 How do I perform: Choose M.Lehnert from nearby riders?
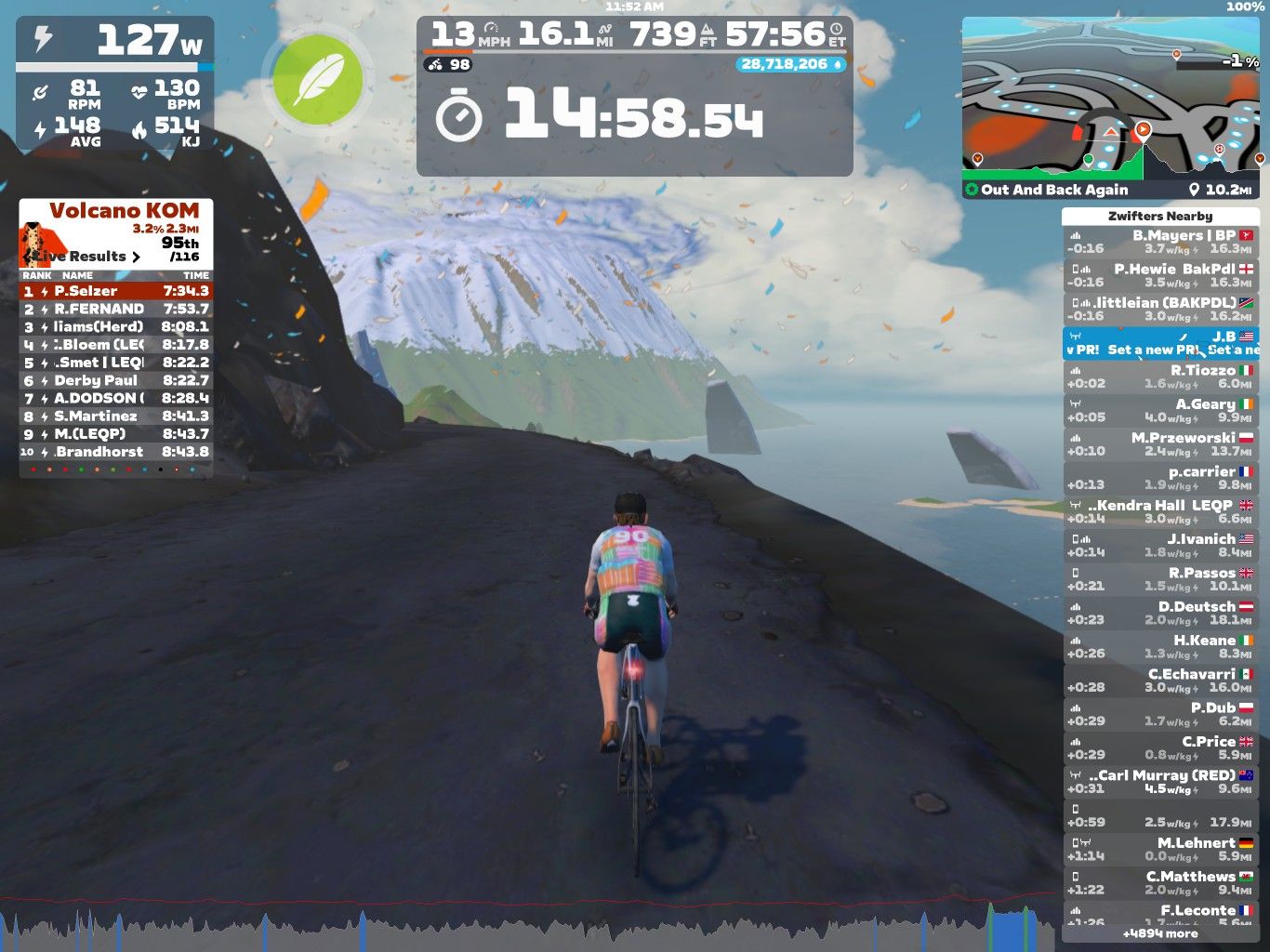(x=1160, y=850)
